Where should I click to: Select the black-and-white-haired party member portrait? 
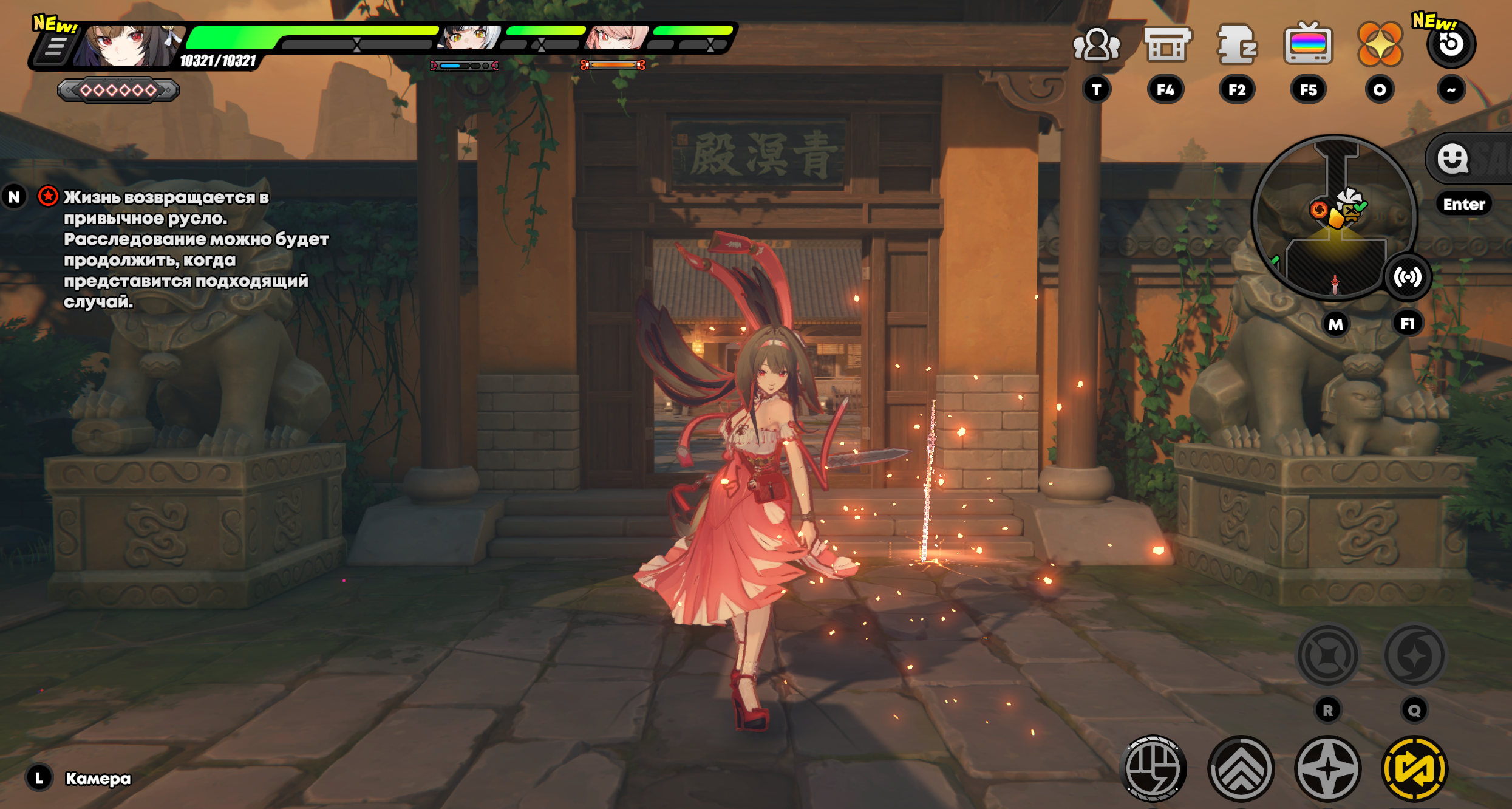pyautogui.click(x=471, y=38)
